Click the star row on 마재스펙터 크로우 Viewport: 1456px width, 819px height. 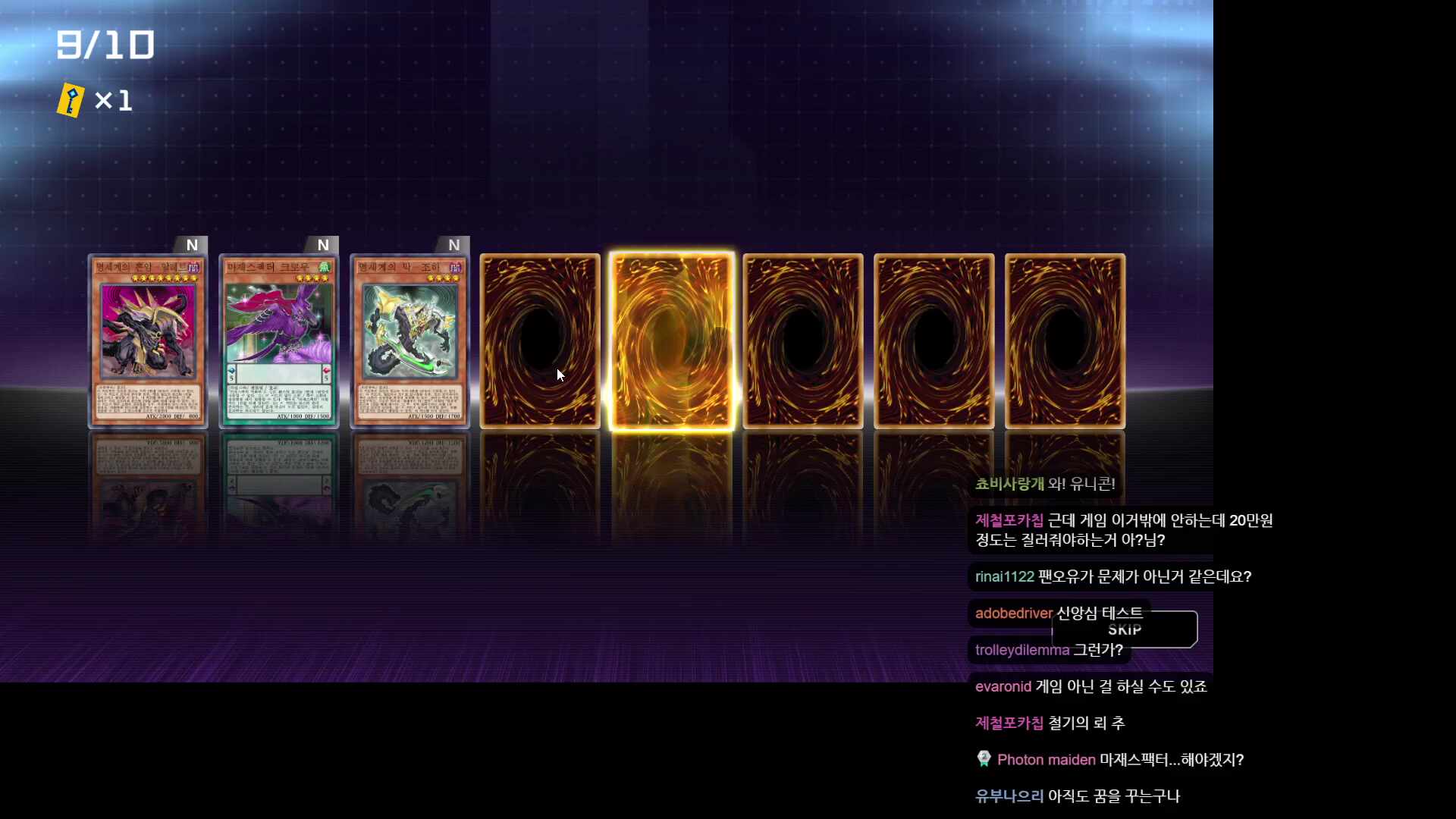click(x=312, y=278)
